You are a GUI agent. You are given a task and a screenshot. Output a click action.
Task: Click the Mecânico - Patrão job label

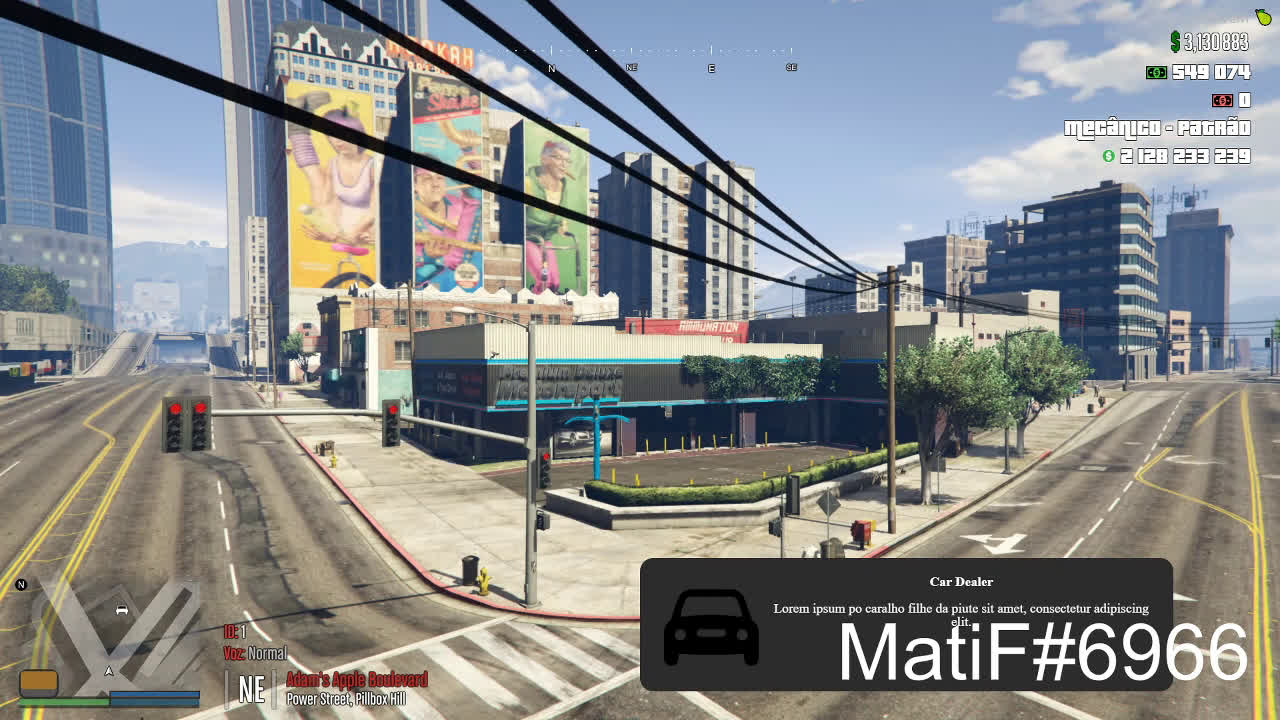(x=1157, y=128)
